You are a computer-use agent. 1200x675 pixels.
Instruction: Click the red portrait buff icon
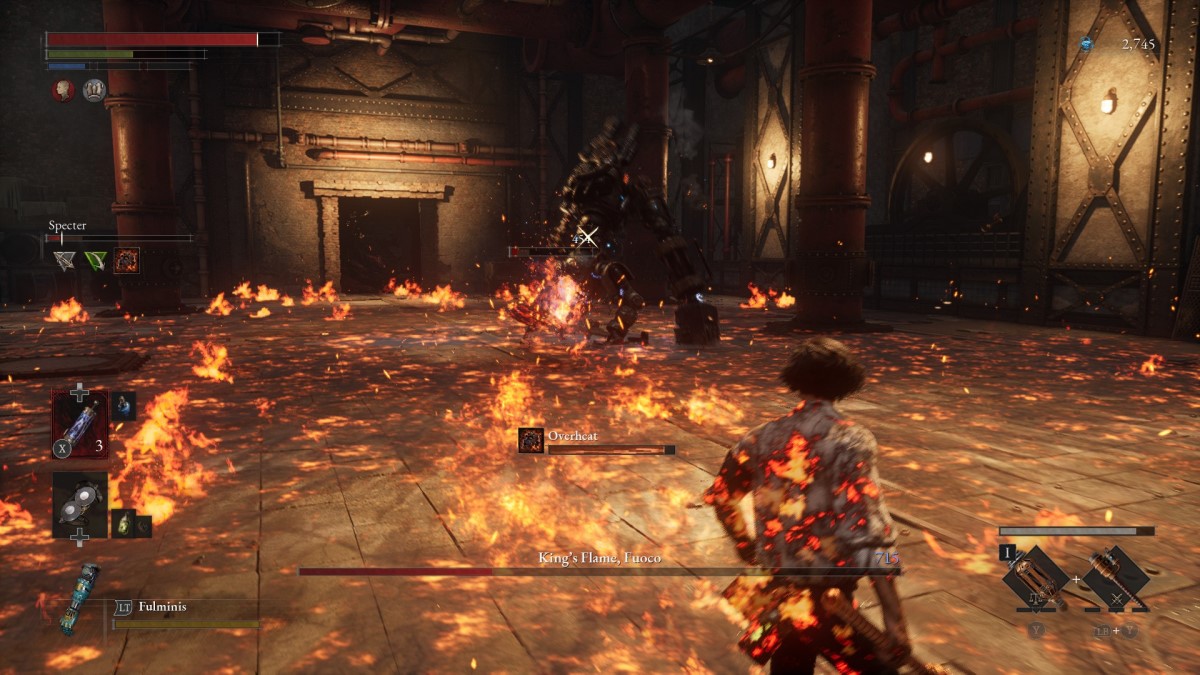point(64,90)
